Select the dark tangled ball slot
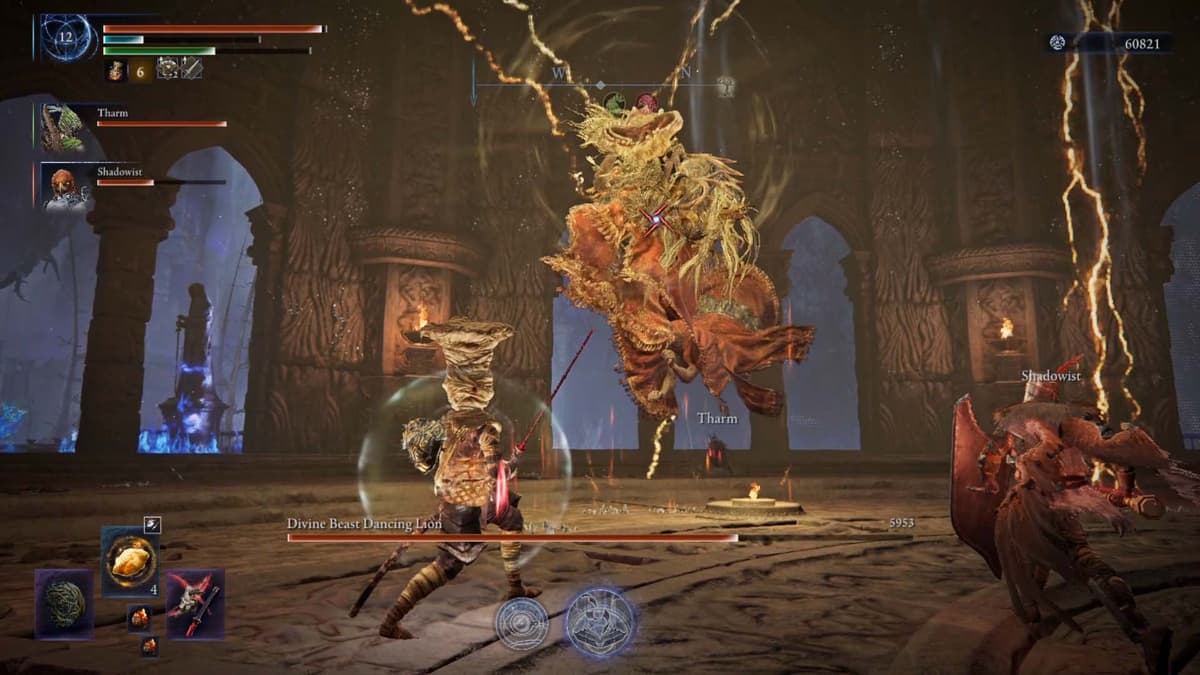 coord(65,603)
